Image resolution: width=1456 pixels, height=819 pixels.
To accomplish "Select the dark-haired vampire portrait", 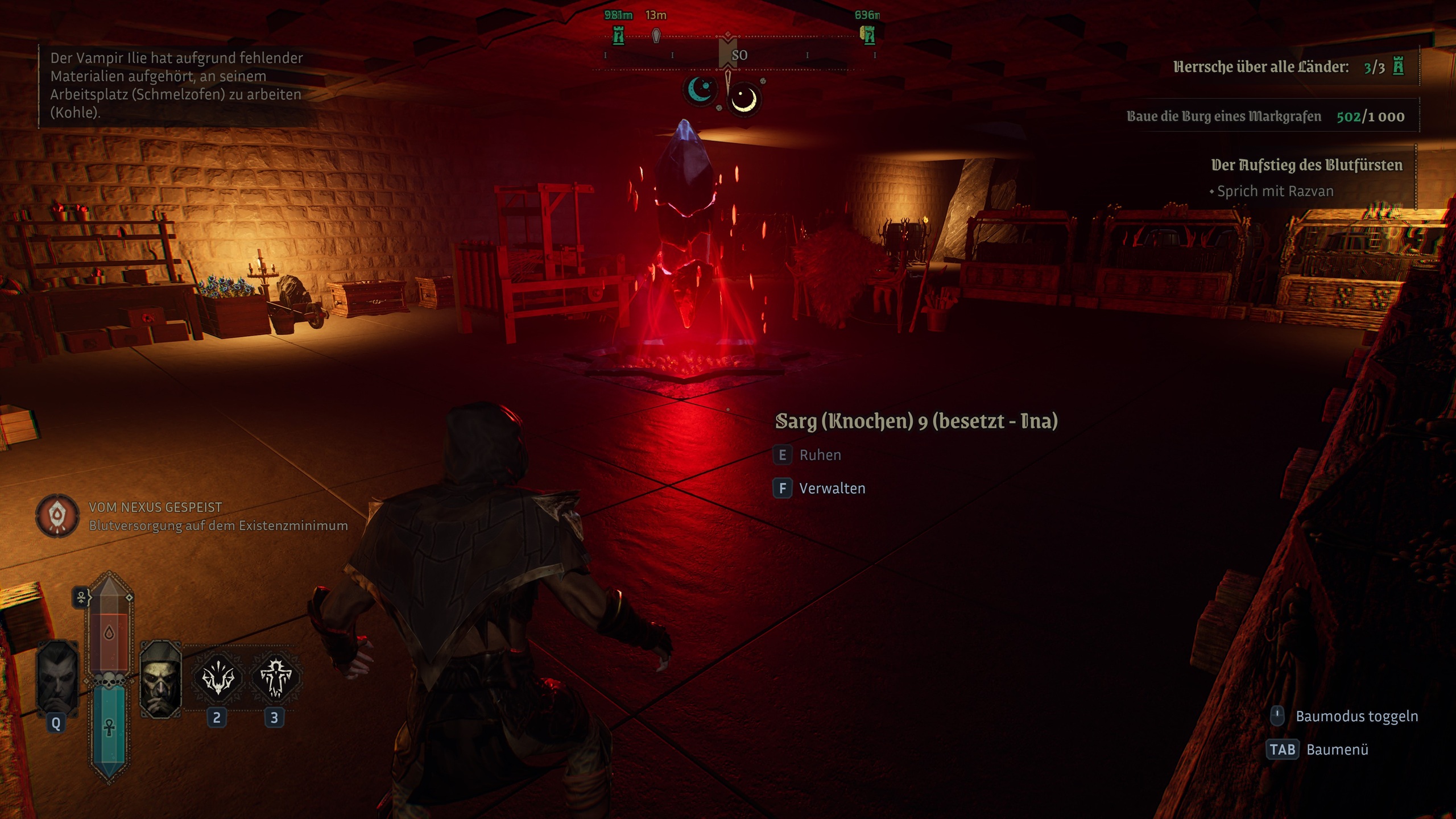I will 57,678.
